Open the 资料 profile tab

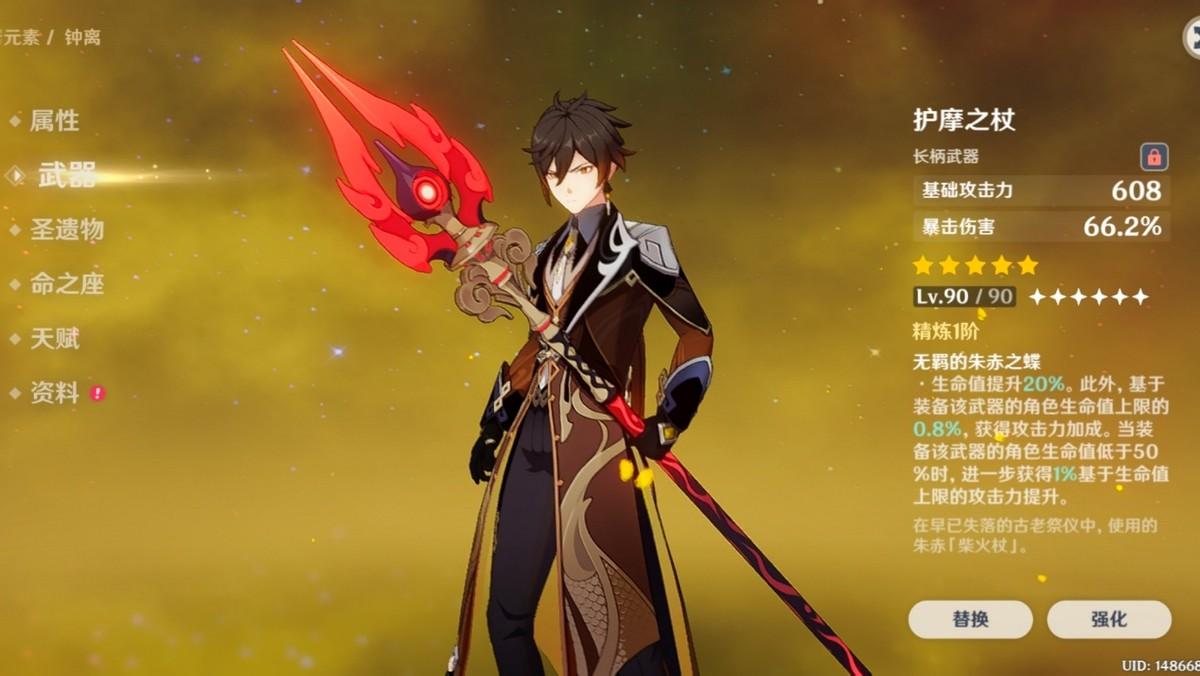54,393
